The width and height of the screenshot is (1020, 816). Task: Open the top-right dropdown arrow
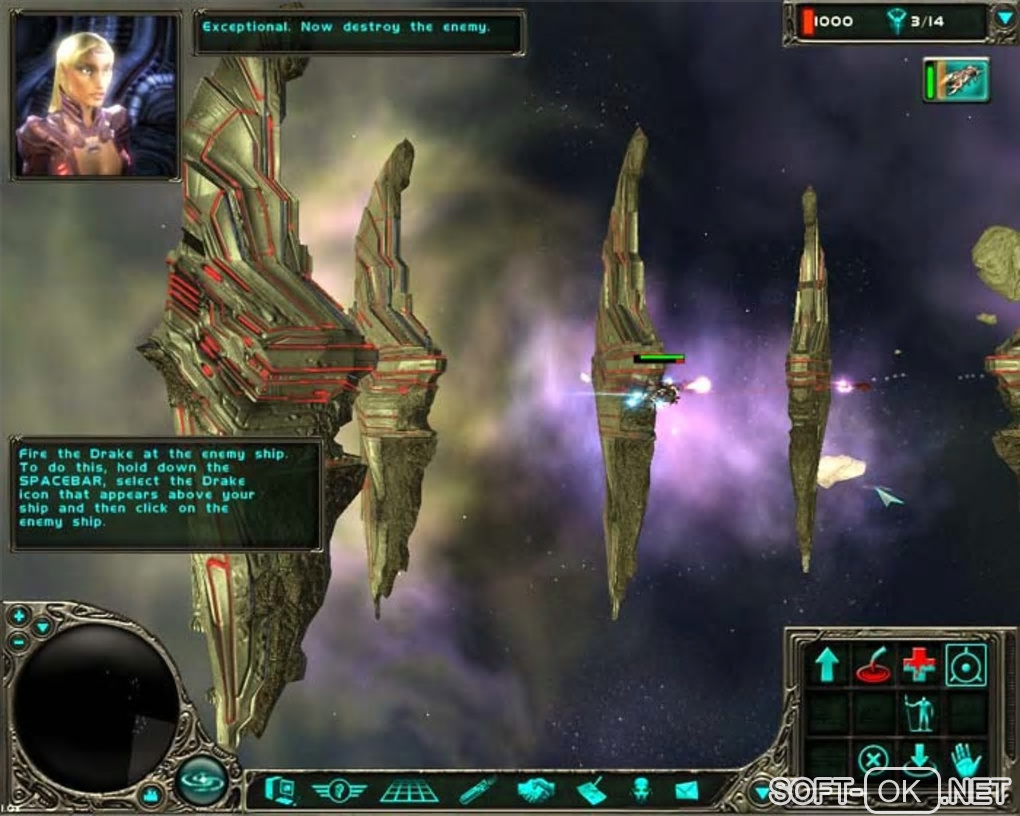(x=1003, y=18)
